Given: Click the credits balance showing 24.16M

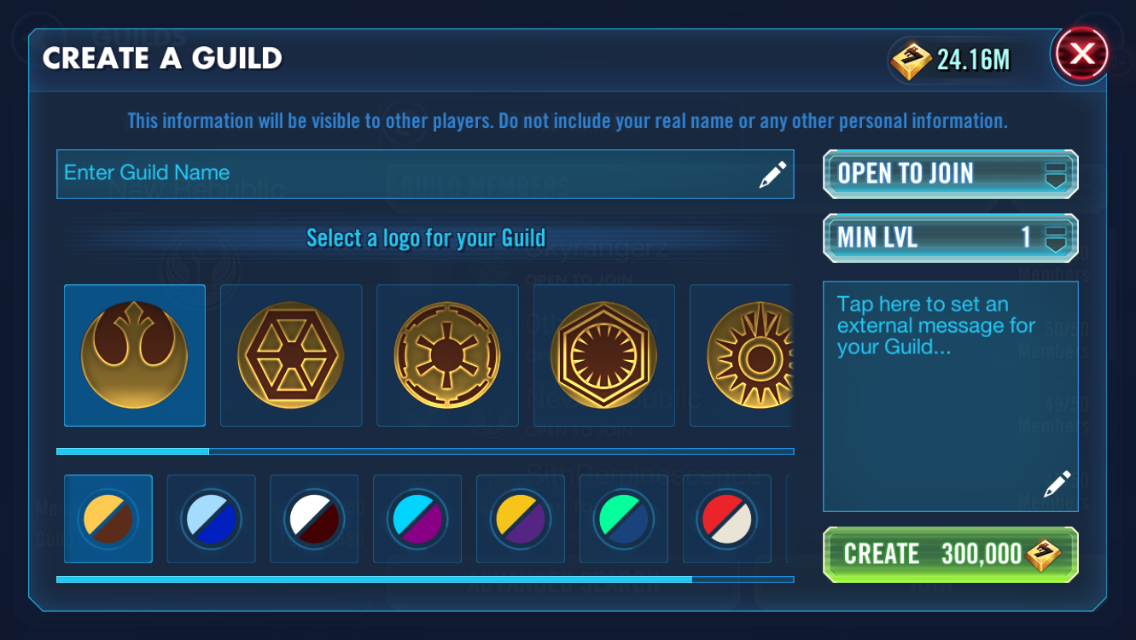Looking at the screenshot, I should point(952,60).
